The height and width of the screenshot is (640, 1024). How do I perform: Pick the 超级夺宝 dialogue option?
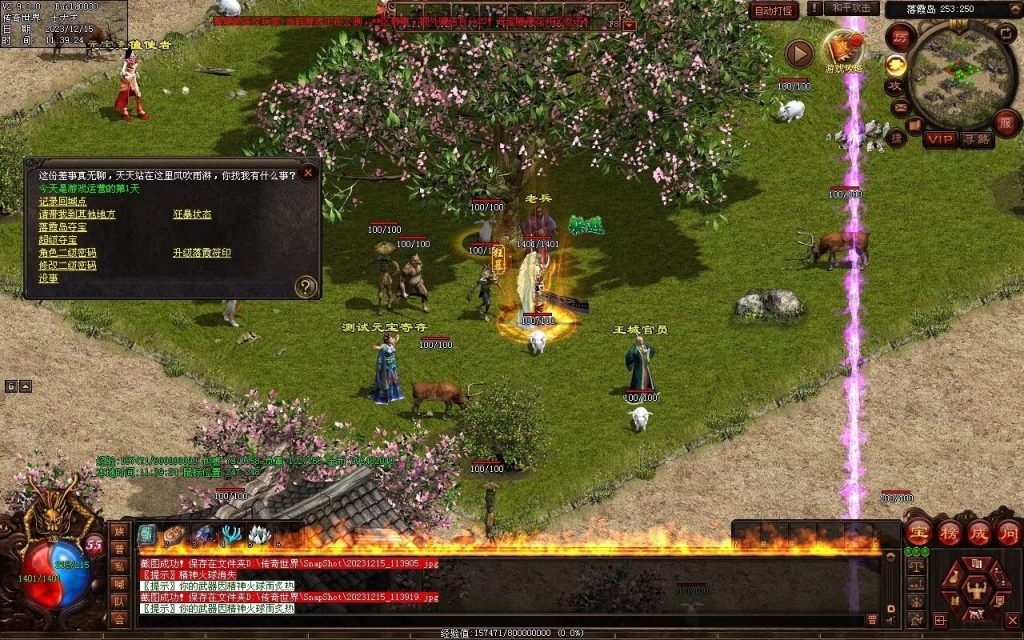56,240
